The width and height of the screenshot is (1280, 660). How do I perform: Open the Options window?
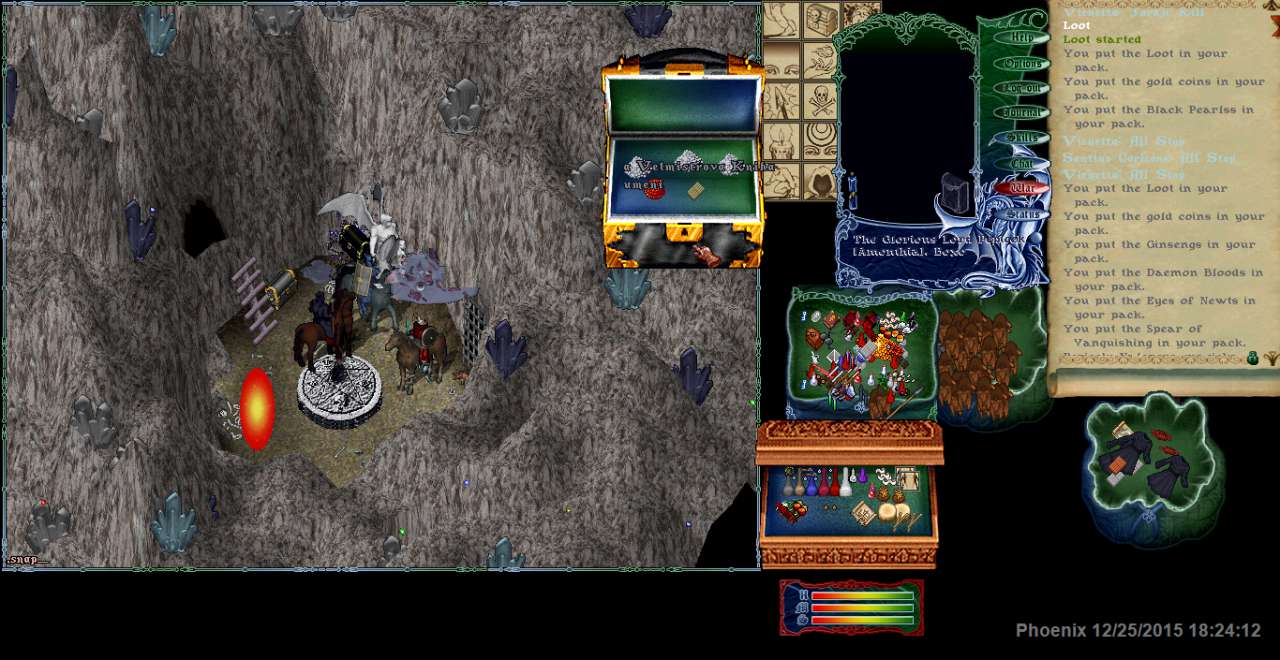1022,63
